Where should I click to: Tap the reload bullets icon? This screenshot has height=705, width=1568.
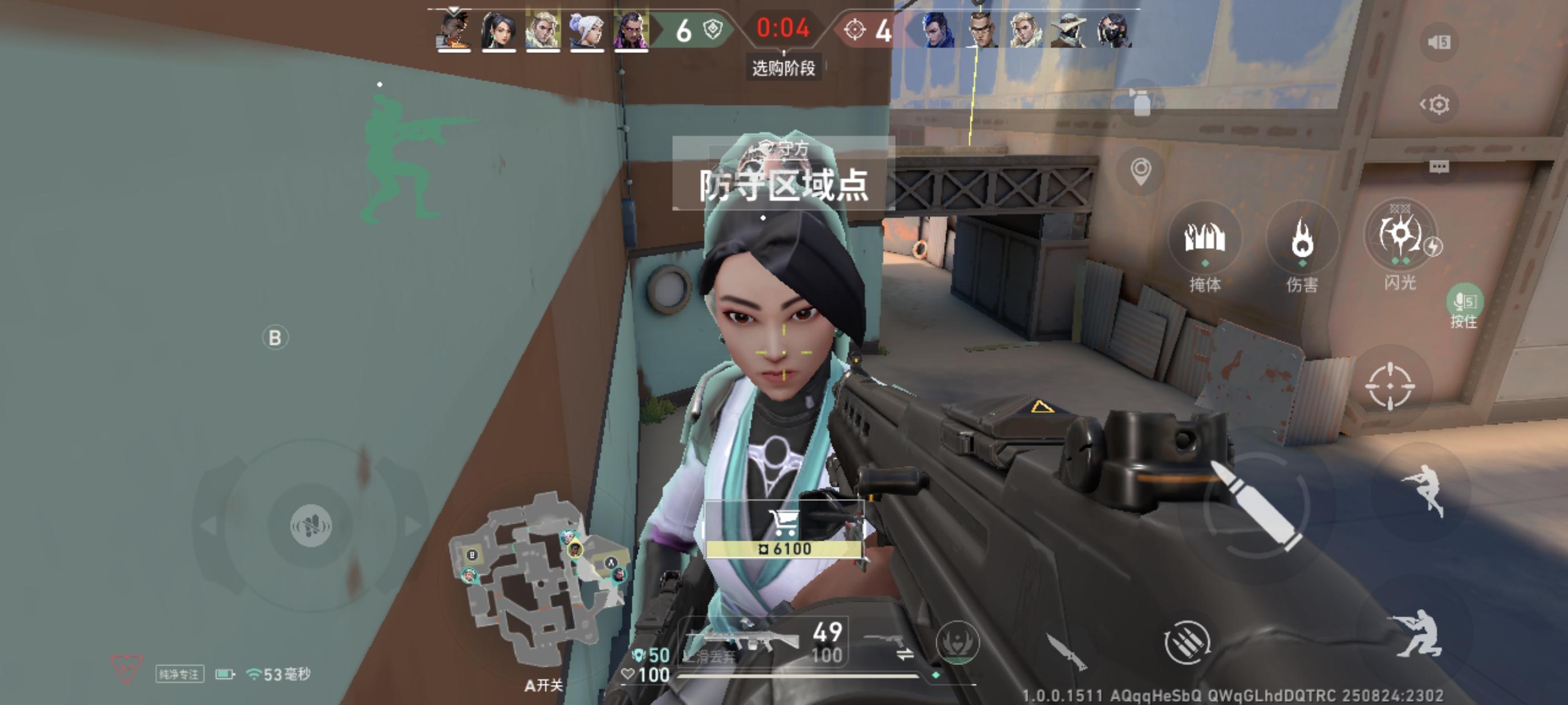pos(1187,643)
